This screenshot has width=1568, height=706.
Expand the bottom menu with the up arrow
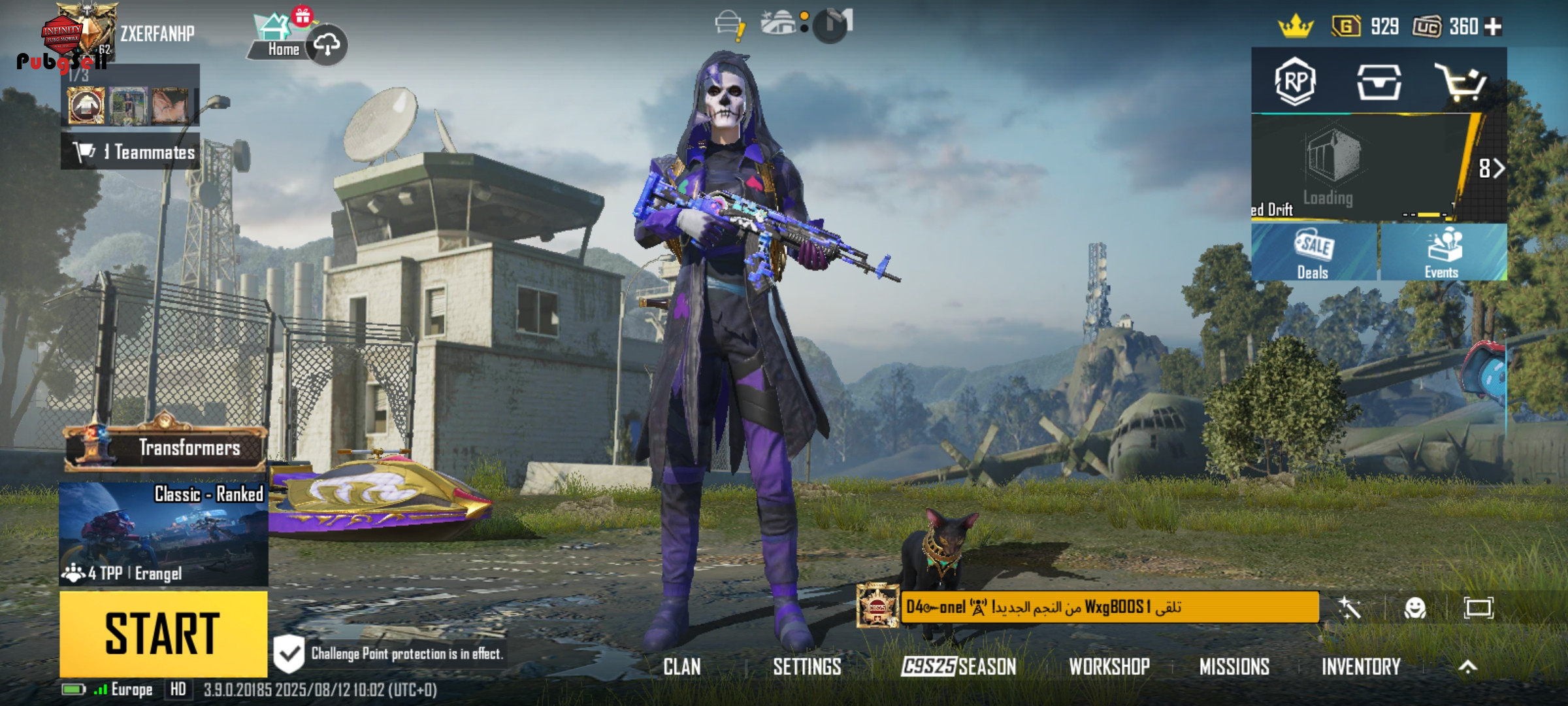(x=1467, y=667)
